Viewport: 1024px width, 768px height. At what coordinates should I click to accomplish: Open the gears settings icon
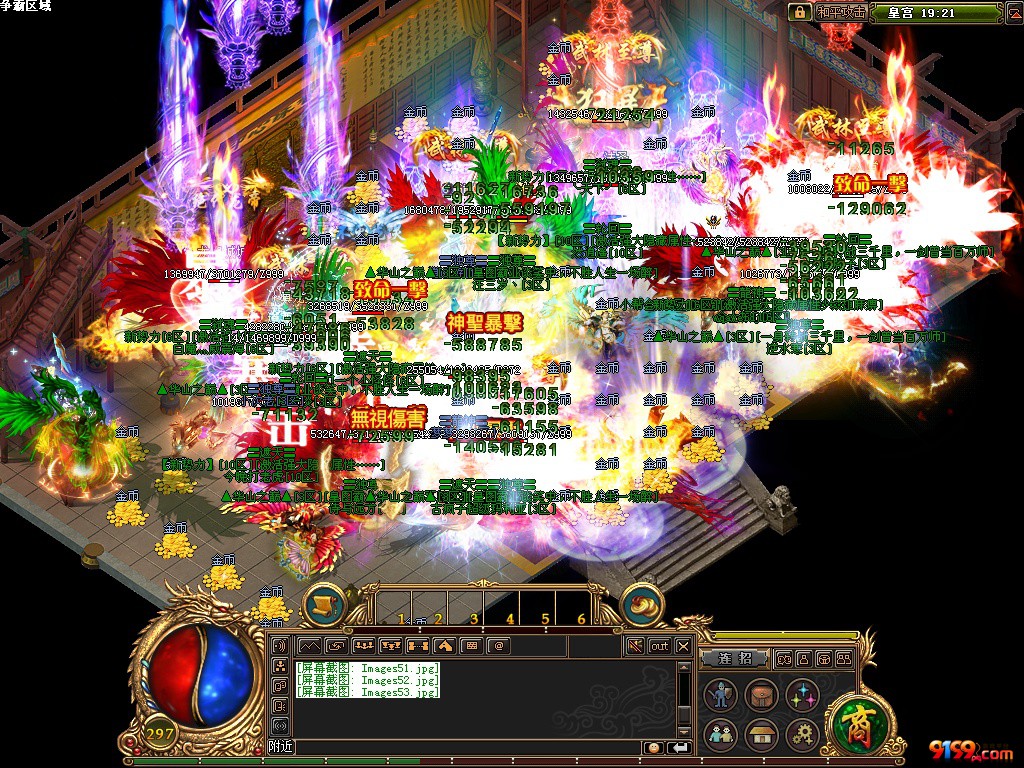801,735
